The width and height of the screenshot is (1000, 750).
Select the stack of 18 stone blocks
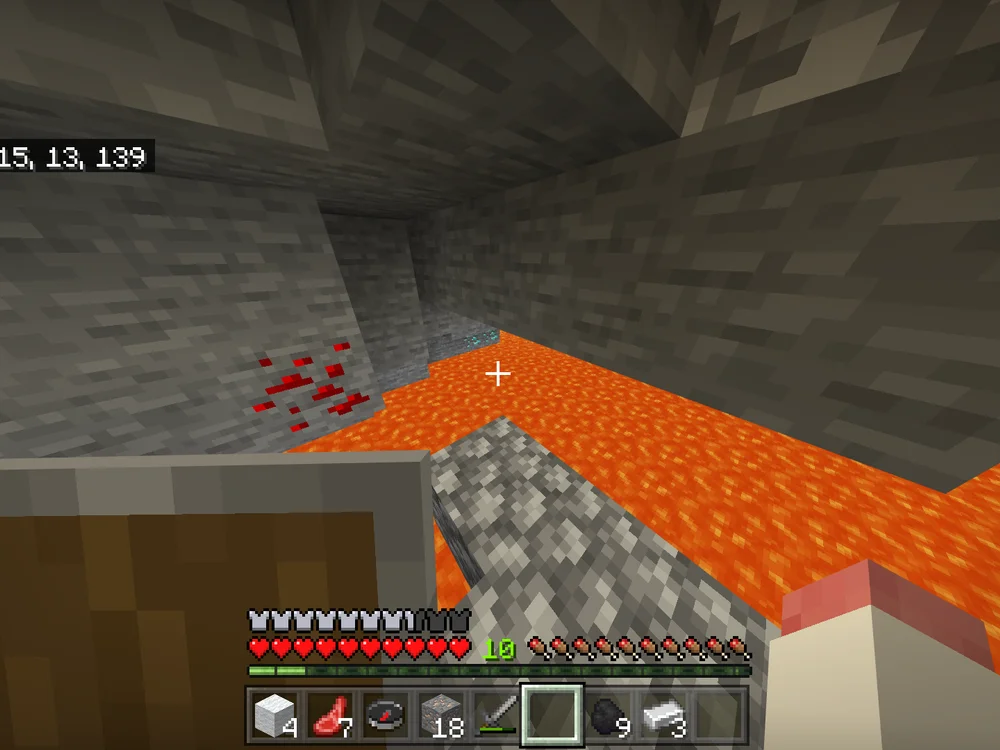(x=440, y=713)
